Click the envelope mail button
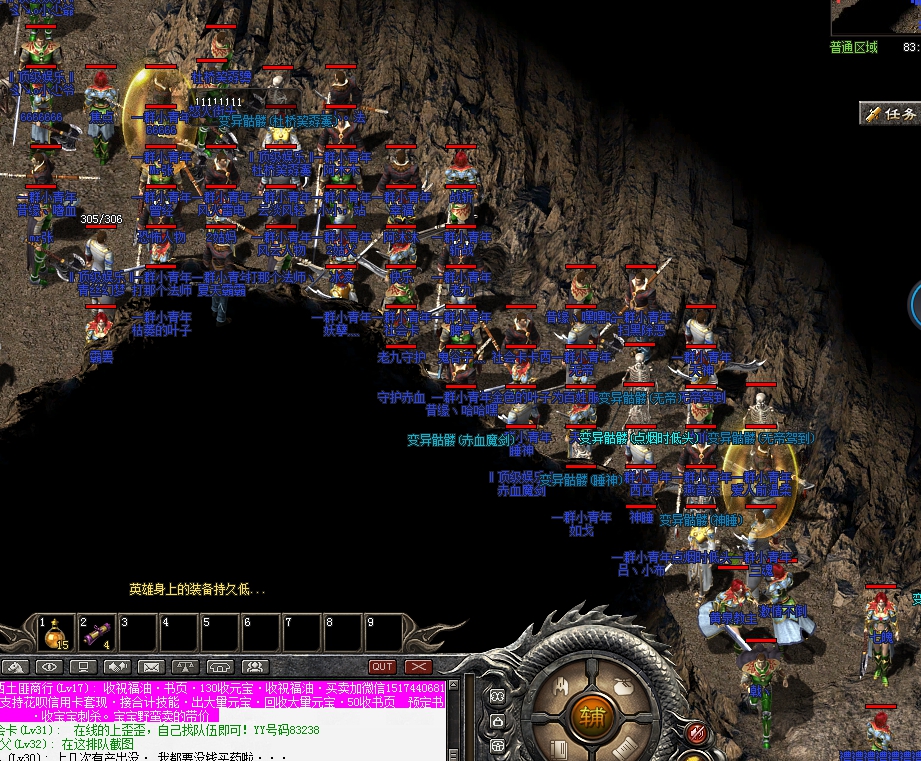Screen dimensions: 921x761 [151, 666]
